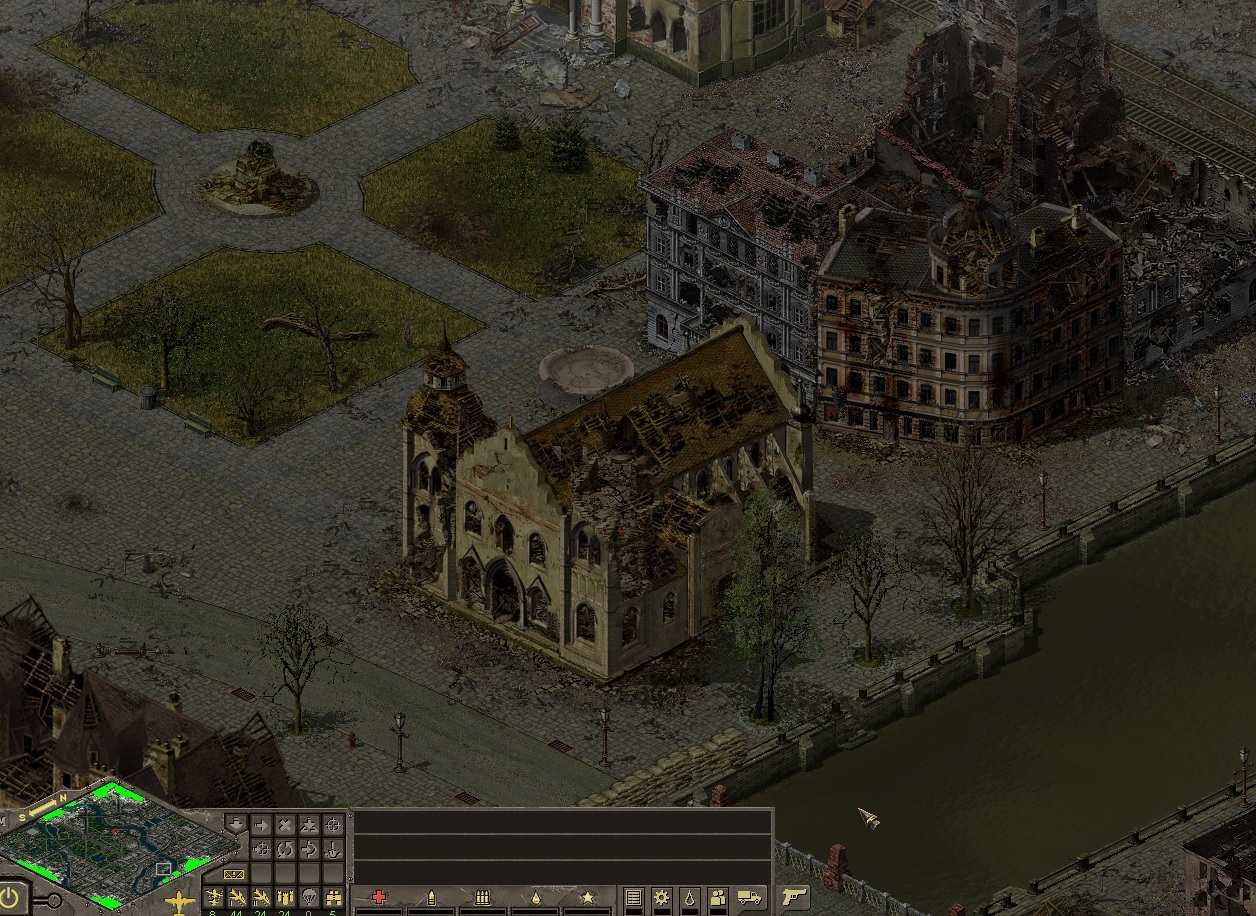Open the envelope message button
1256x916 pixels.
click(235, 874)
